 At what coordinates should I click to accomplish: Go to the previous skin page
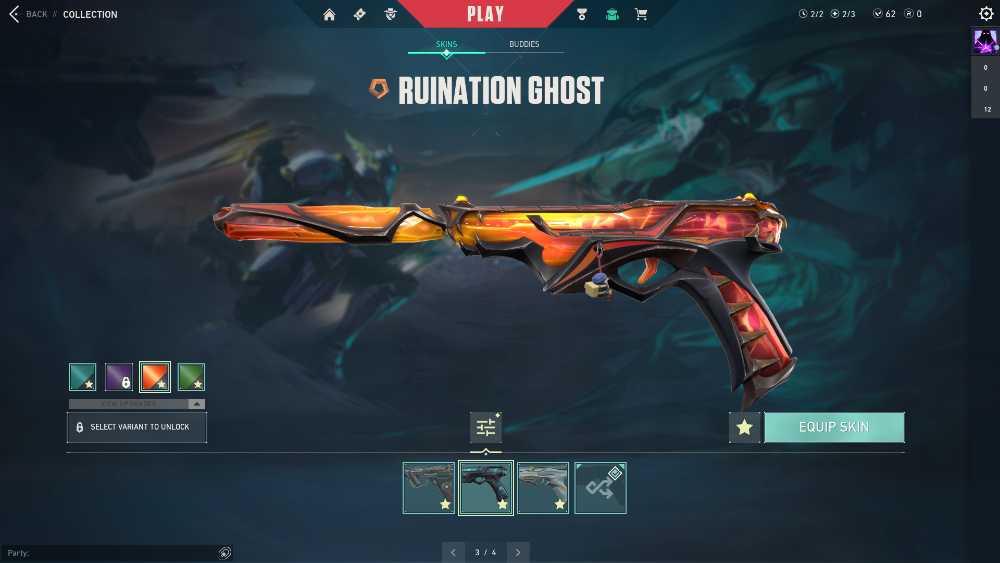(453, 552)
